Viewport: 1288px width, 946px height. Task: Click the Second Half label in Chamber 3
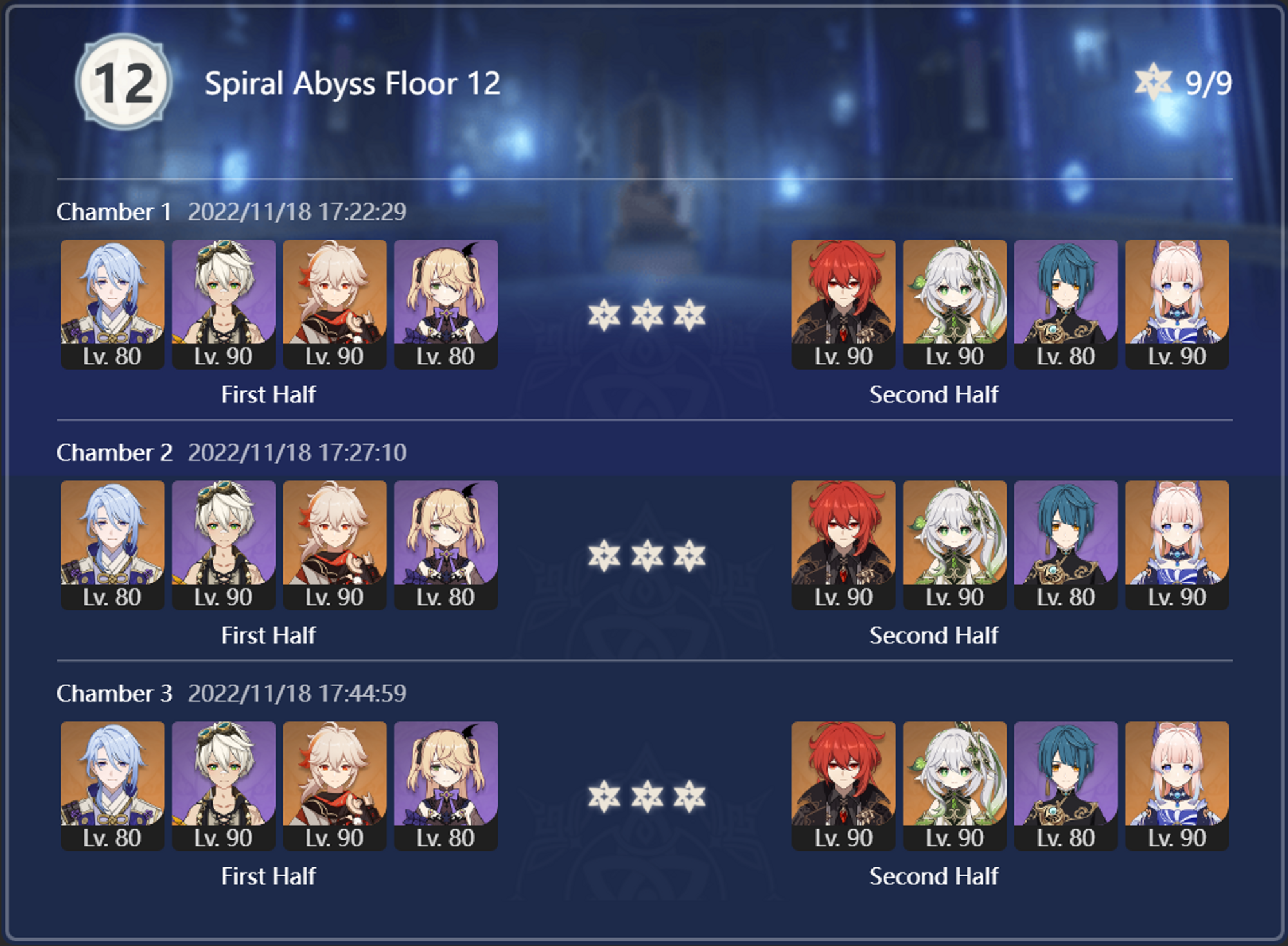click(933, 876)
